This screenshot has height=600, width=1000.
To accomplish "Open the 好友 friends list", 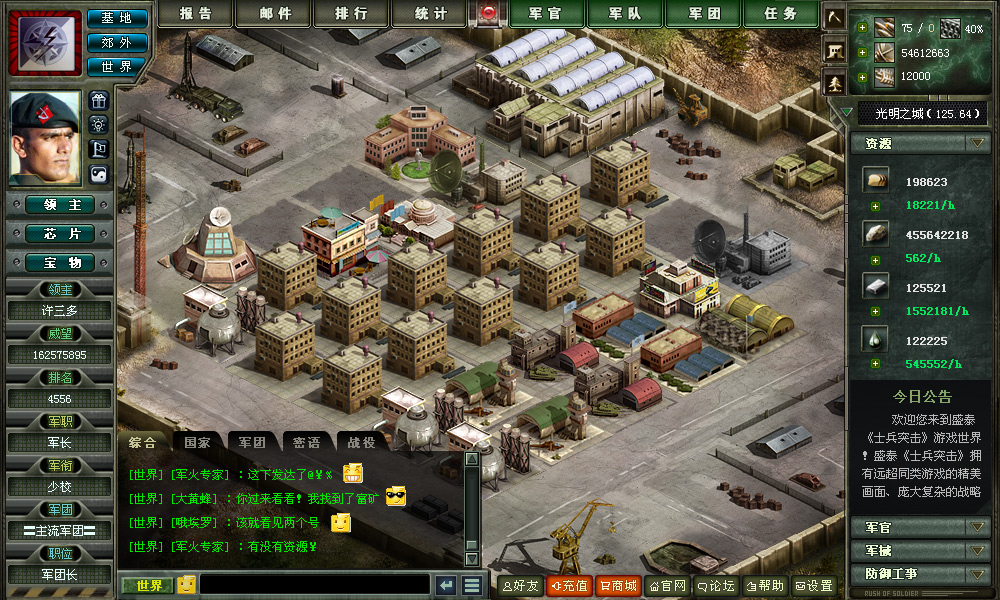I will 520,586.
